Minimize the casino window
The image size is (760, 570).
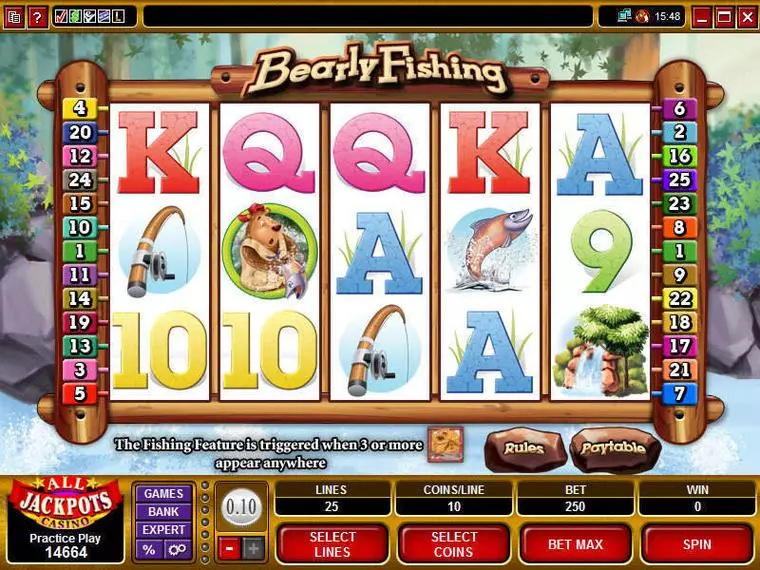pos(702,16)
